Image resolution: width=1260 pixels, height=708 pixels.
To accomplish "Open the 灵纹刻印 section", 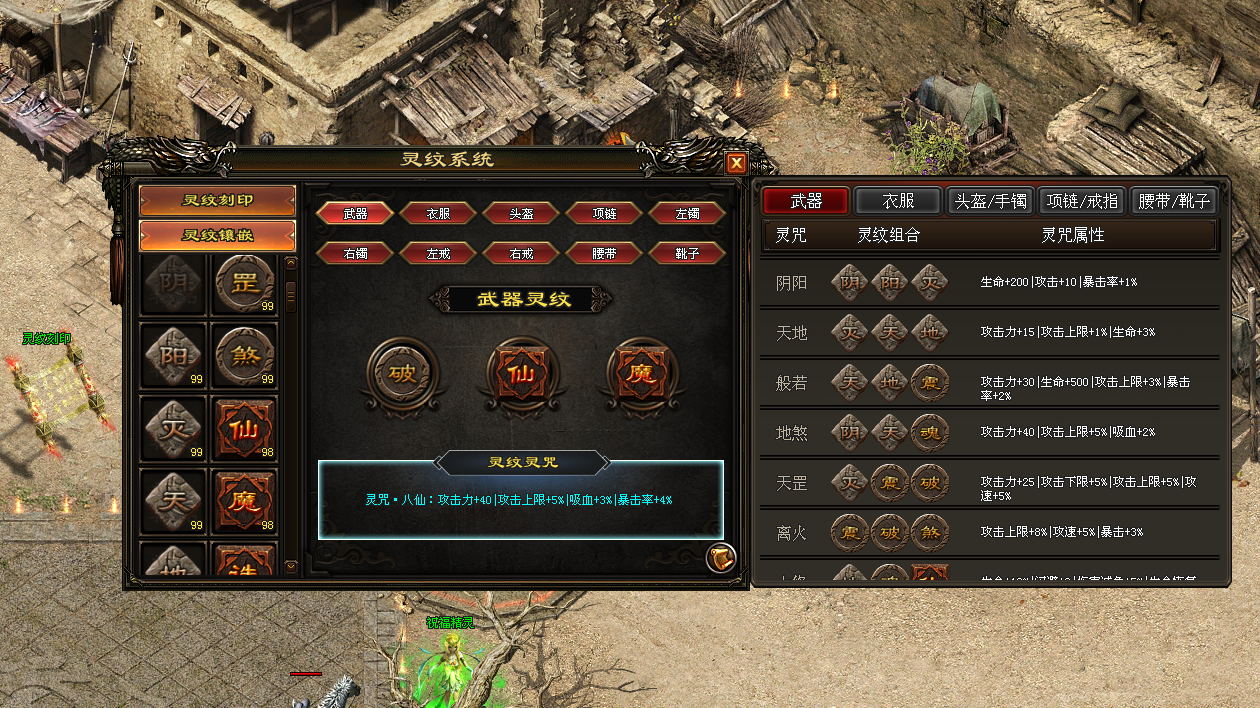I will coord(218,200).
